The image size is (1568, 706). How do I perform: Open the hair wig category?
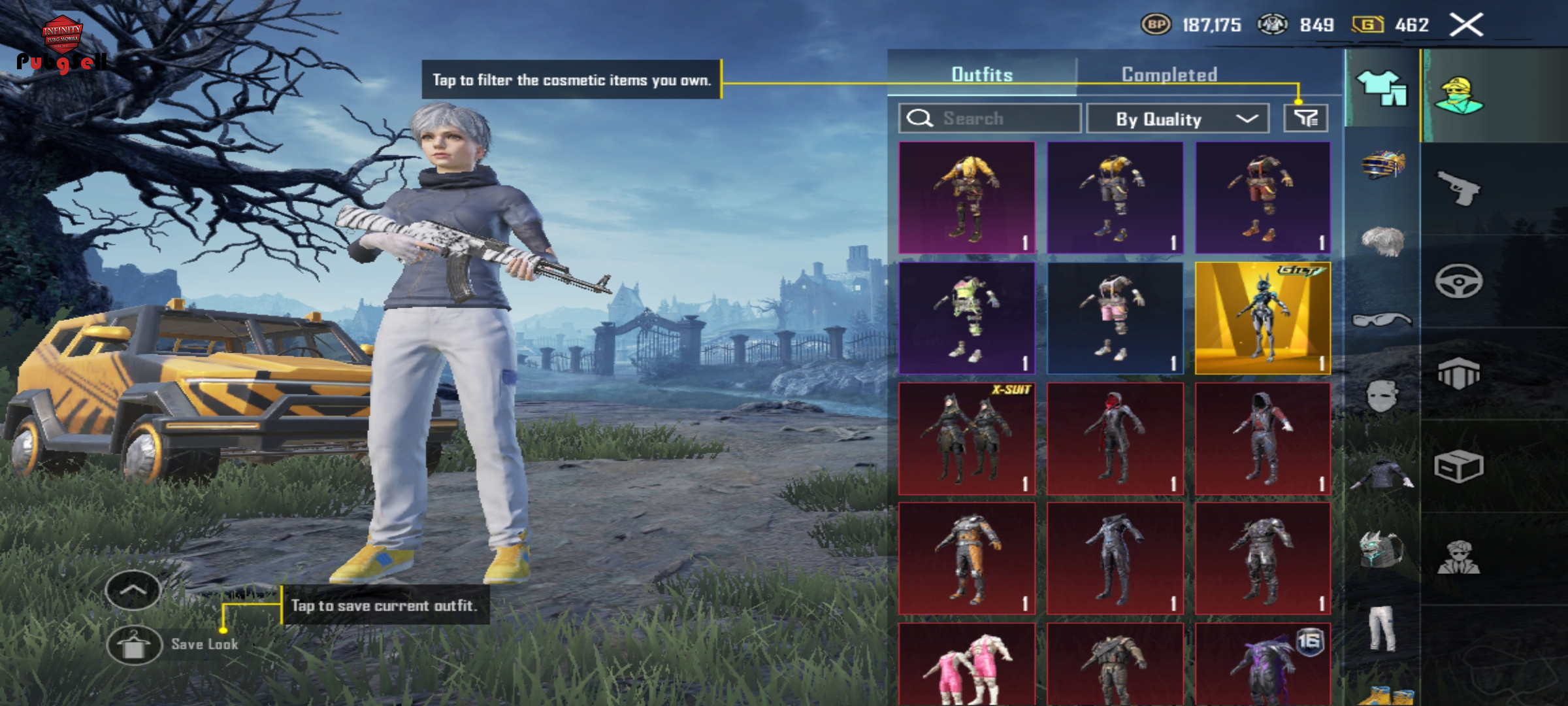tap(1382, 241)
